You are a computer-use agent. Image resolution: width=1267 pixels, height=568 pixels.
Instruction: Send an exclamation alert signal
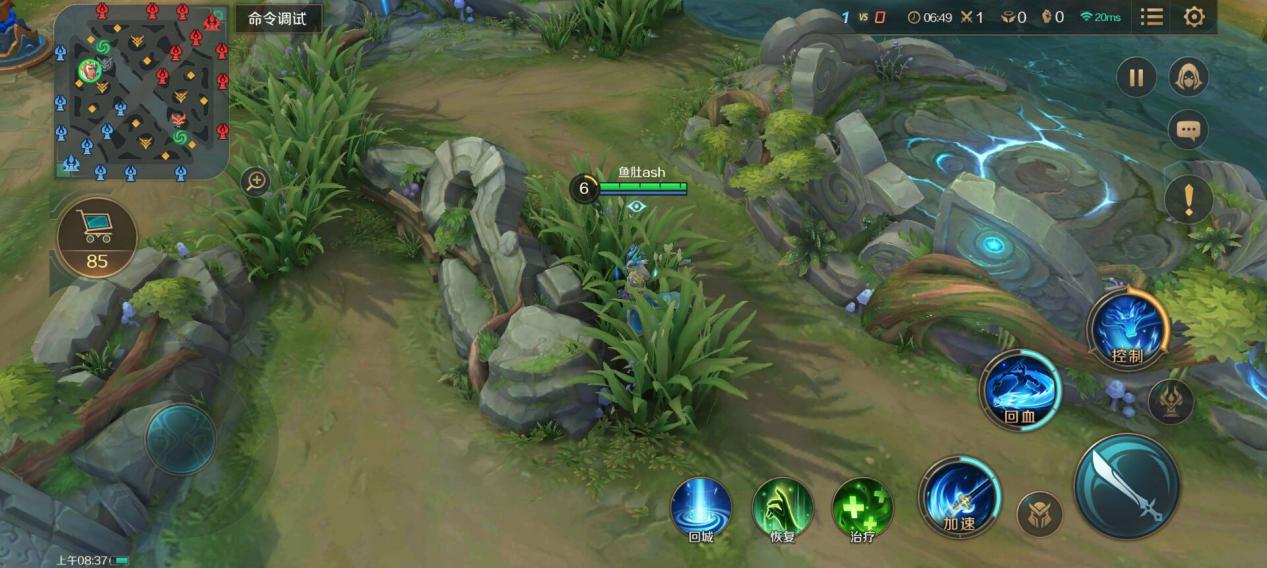1188,200
